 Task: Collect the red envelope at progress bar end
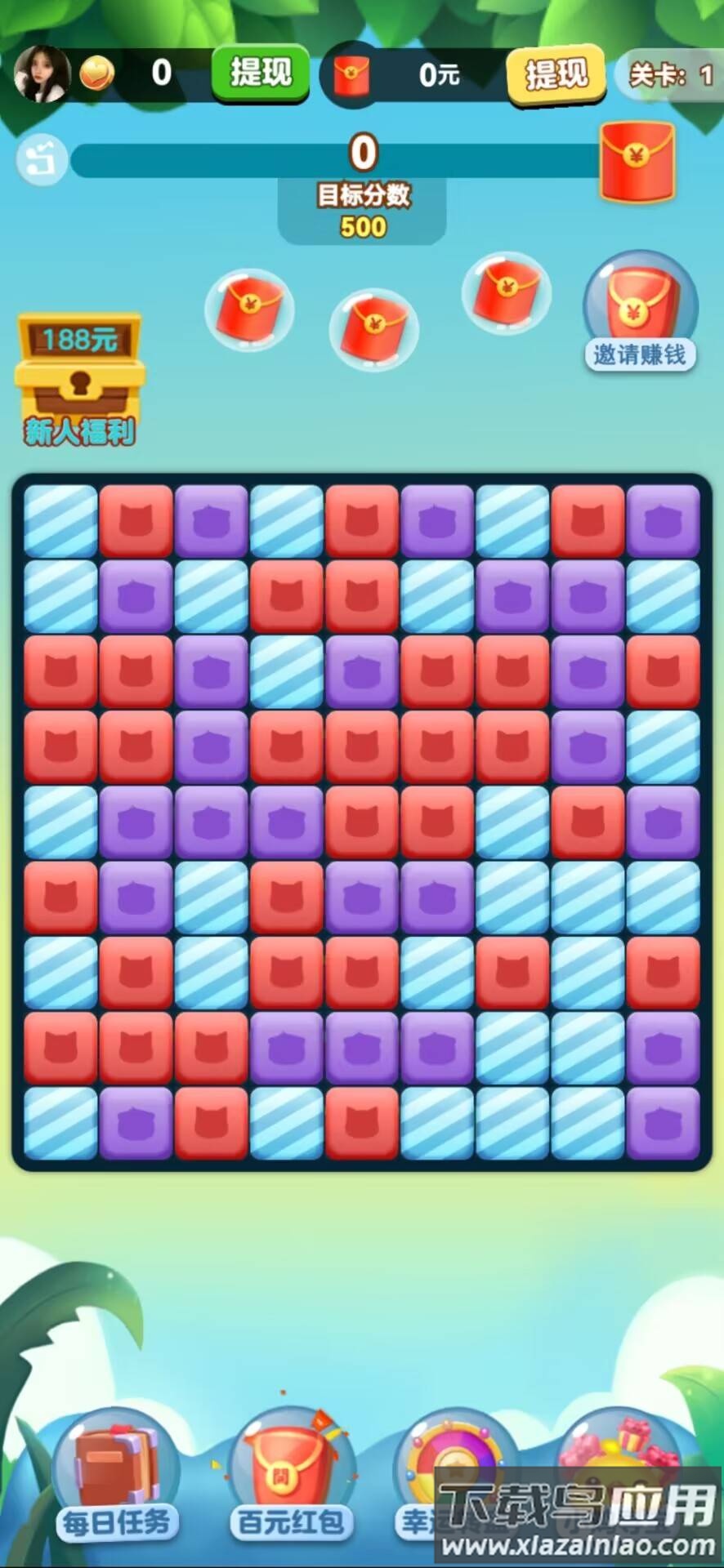click(637, 161)
